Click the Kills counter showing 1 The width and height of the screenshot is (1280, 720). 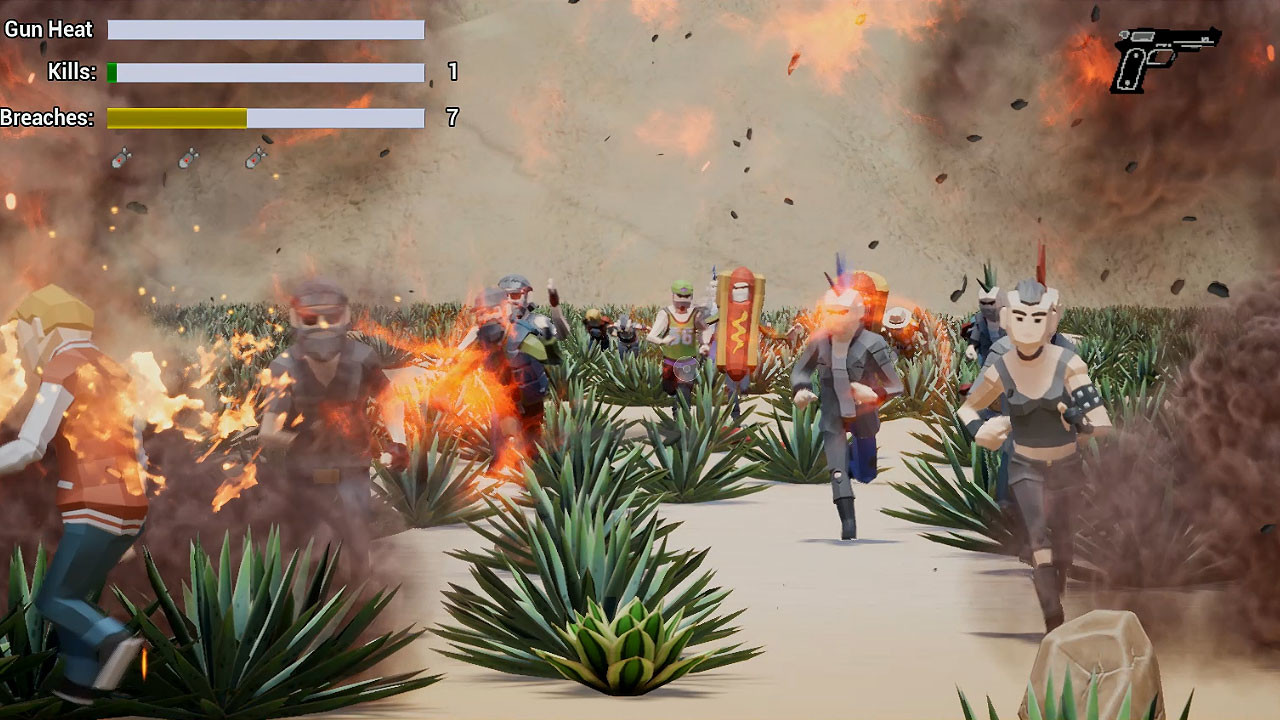tap(451, 72)
